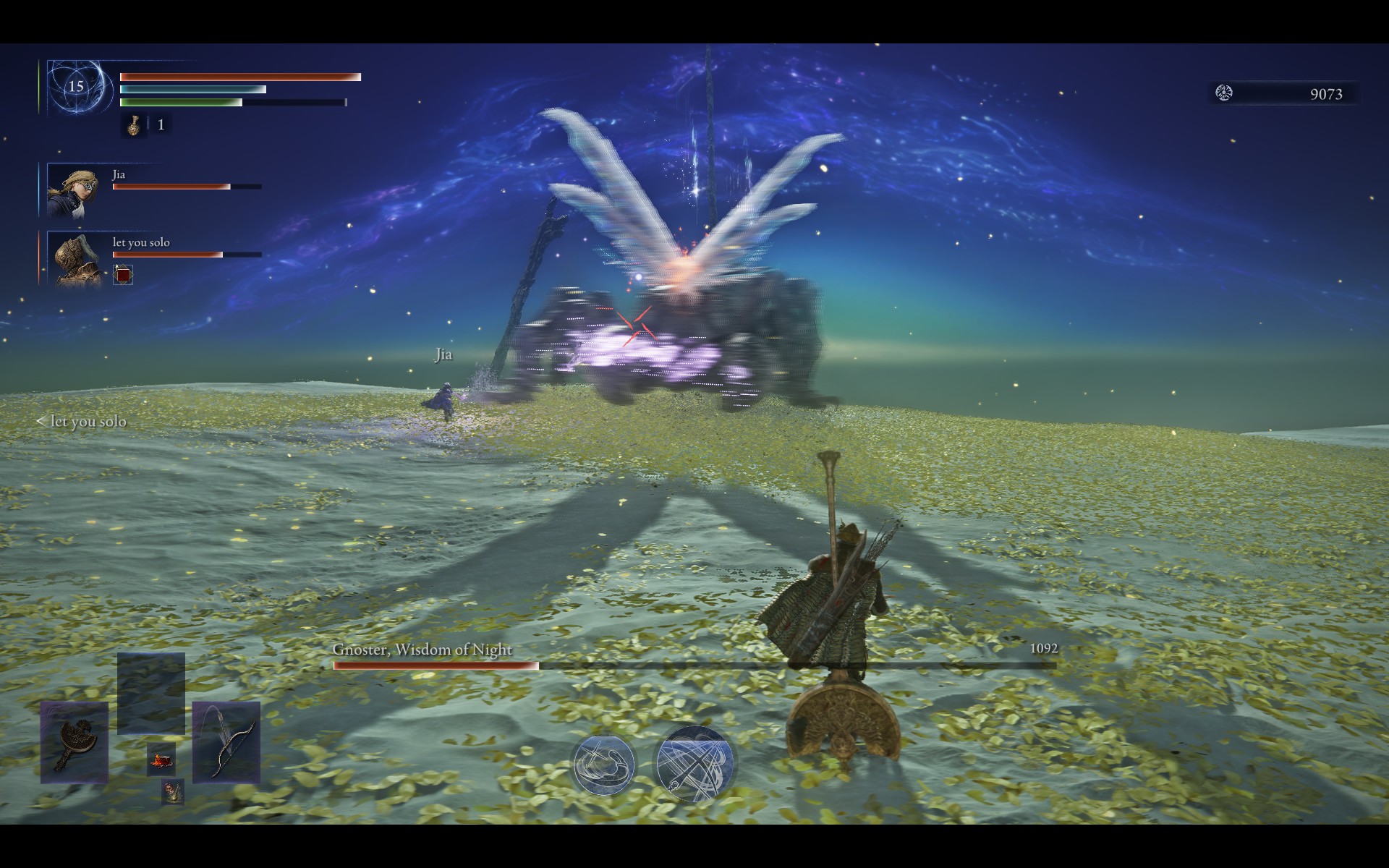This screenshot has width=1389, height=868.
Task: Click the runes currency icon
Action: tap(1224, 93)
